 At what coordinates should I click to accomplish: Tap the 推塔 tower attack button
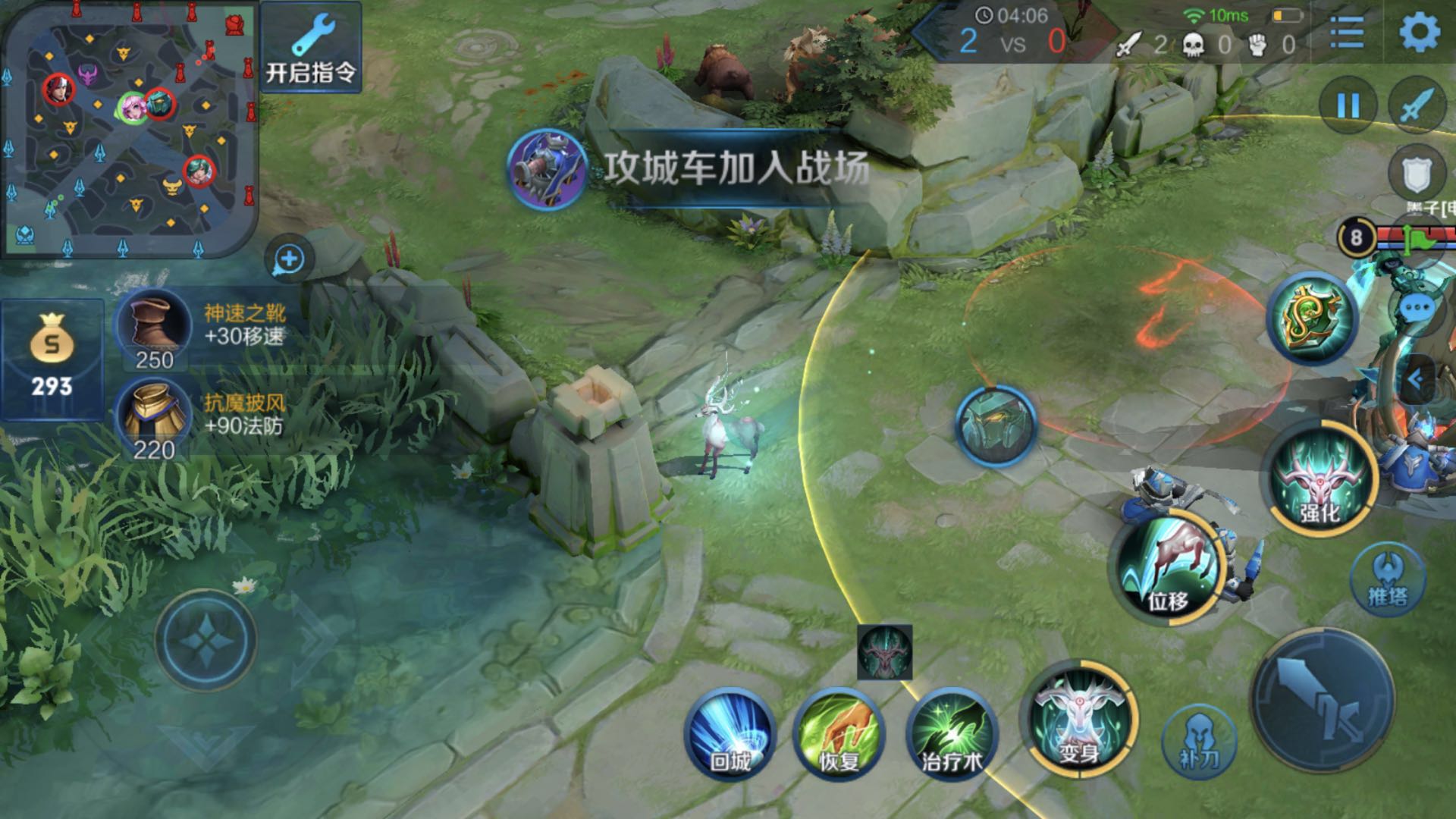[x=1387, y=579]
